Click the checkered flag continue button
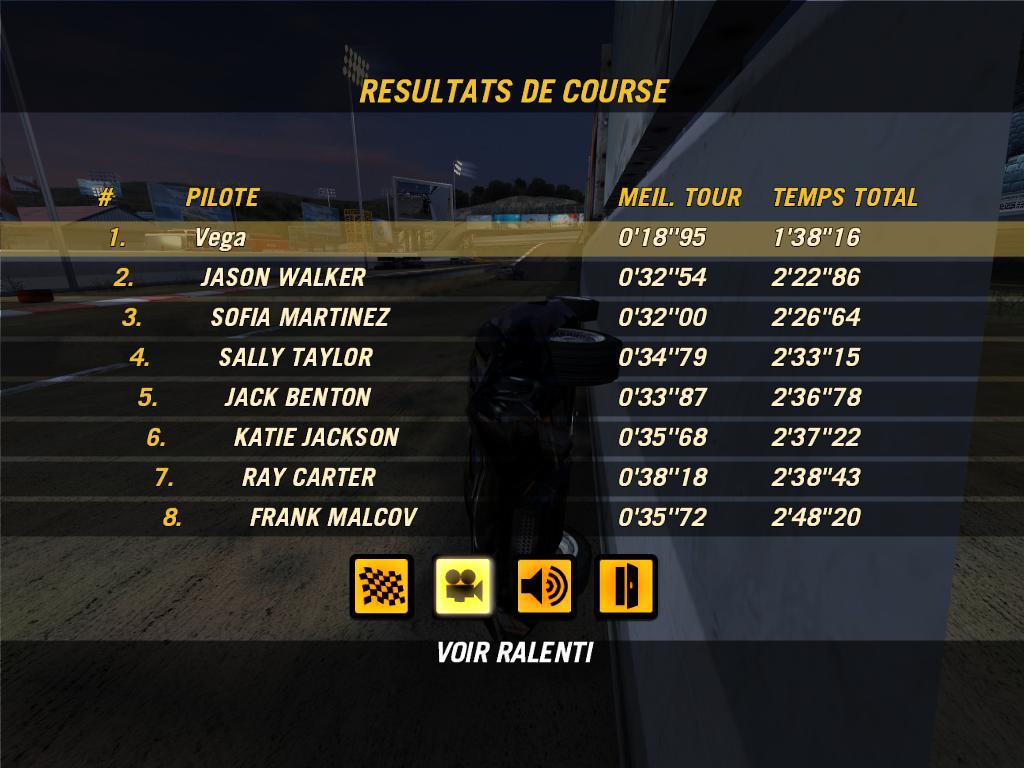The width and height of the screenshot is (1033, 768). (381, 586)
